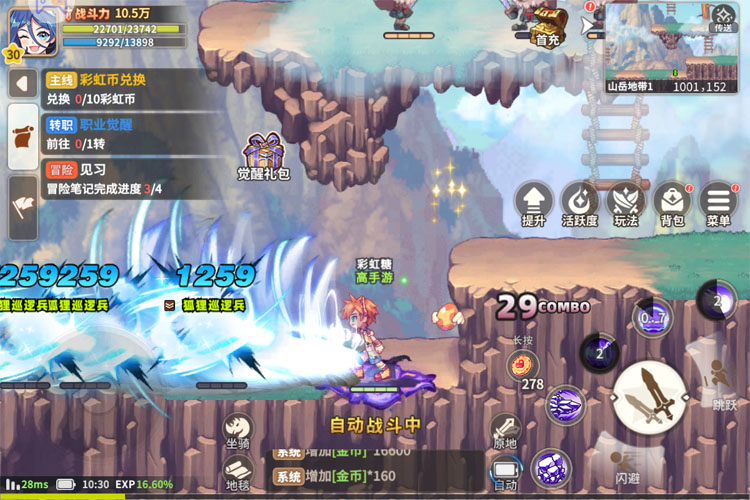Collapse the quest tracker with the arrow
750x500 pixels.
(21, 84)
